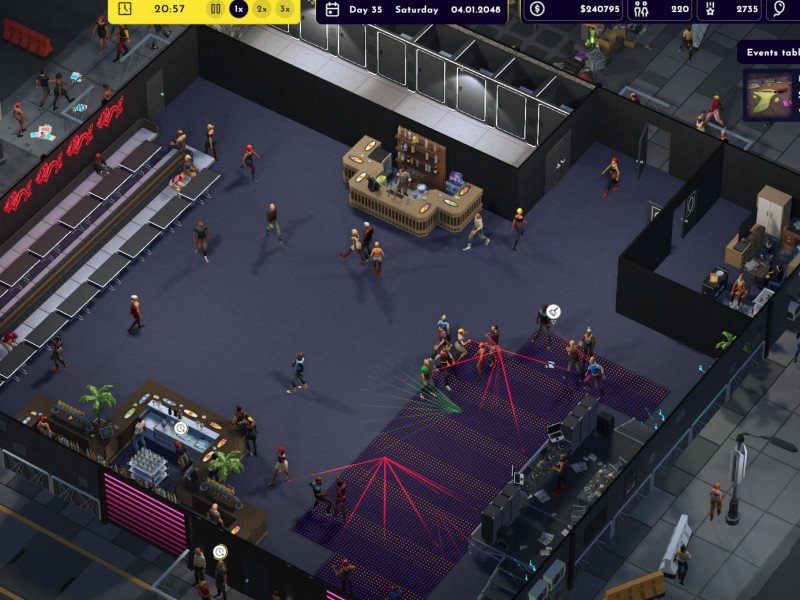800x600 pixels.
Task: Open the finances panel showing $240795
Action: coord(574,10)
